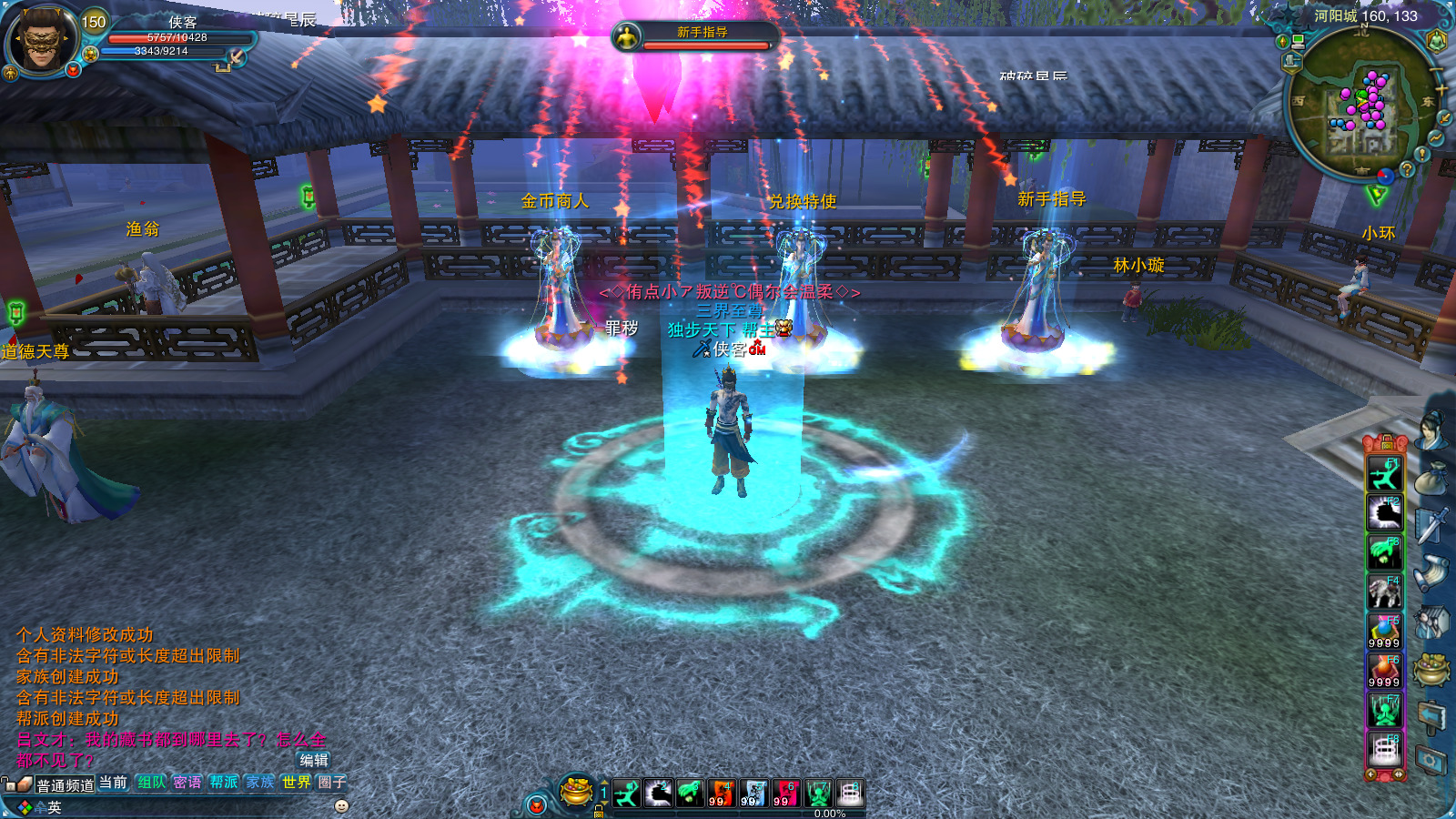Switch to the 帮派 (Guild) chat tab
The height and width of the screenshot is (819, 1456).
click(224, 783)
